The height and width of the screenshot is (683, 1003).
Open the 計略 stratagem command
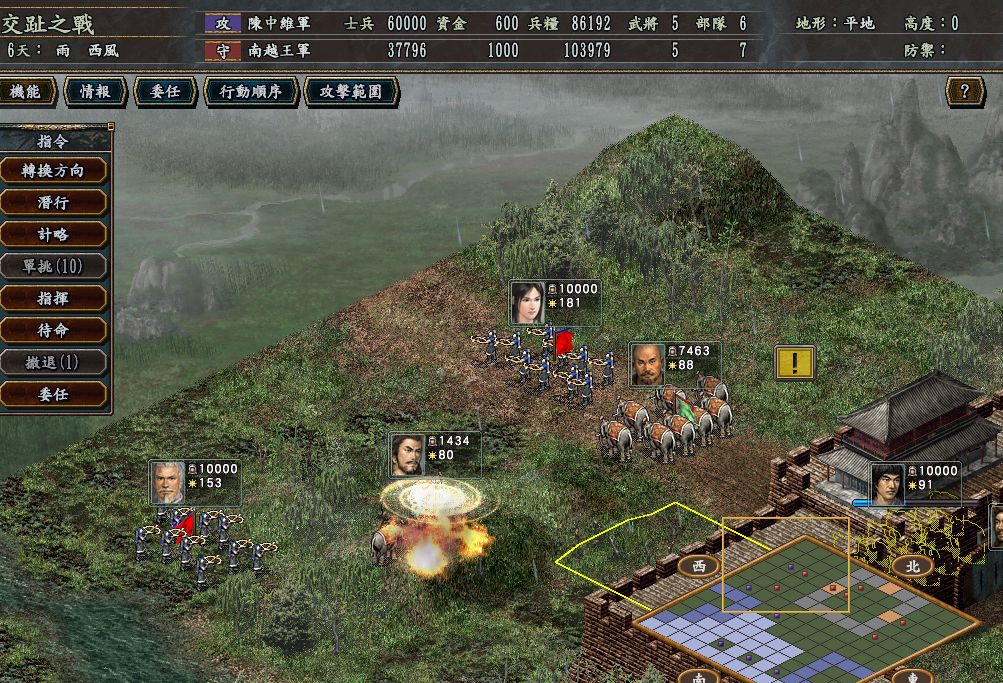tap(53, 234)
